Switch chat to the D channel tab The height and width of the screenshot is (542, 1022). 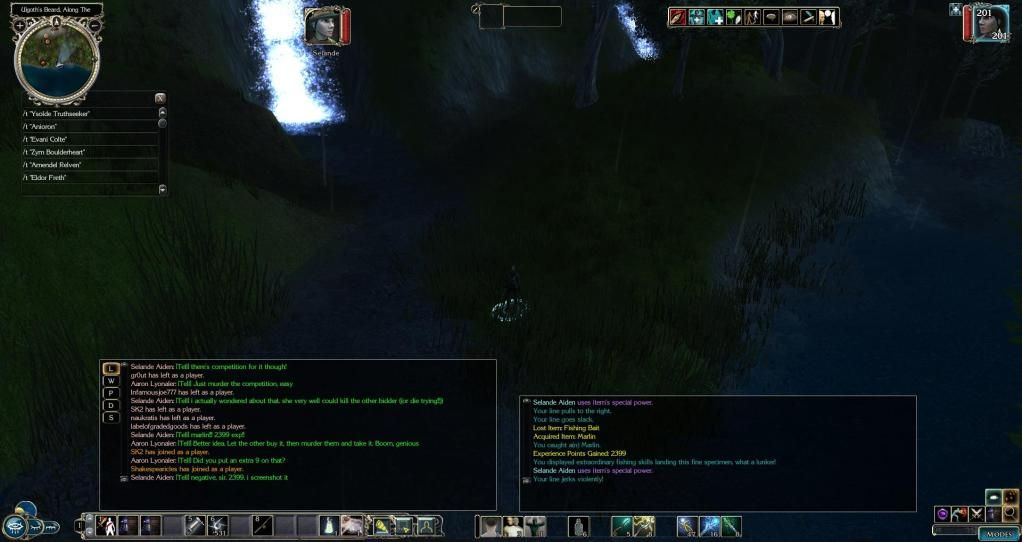point(112,405)
